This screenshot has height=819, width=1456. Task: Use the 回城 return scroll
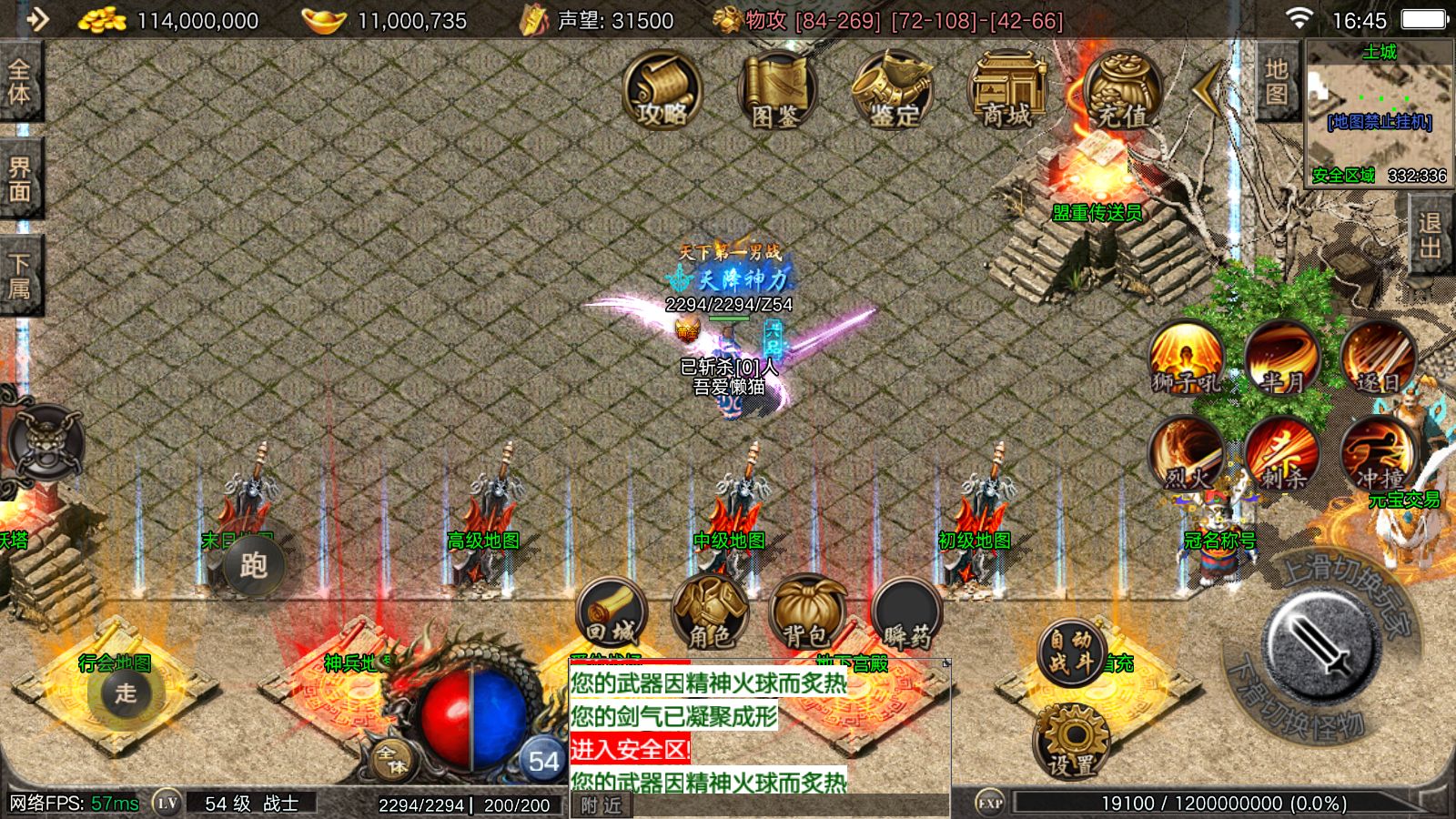611,613
